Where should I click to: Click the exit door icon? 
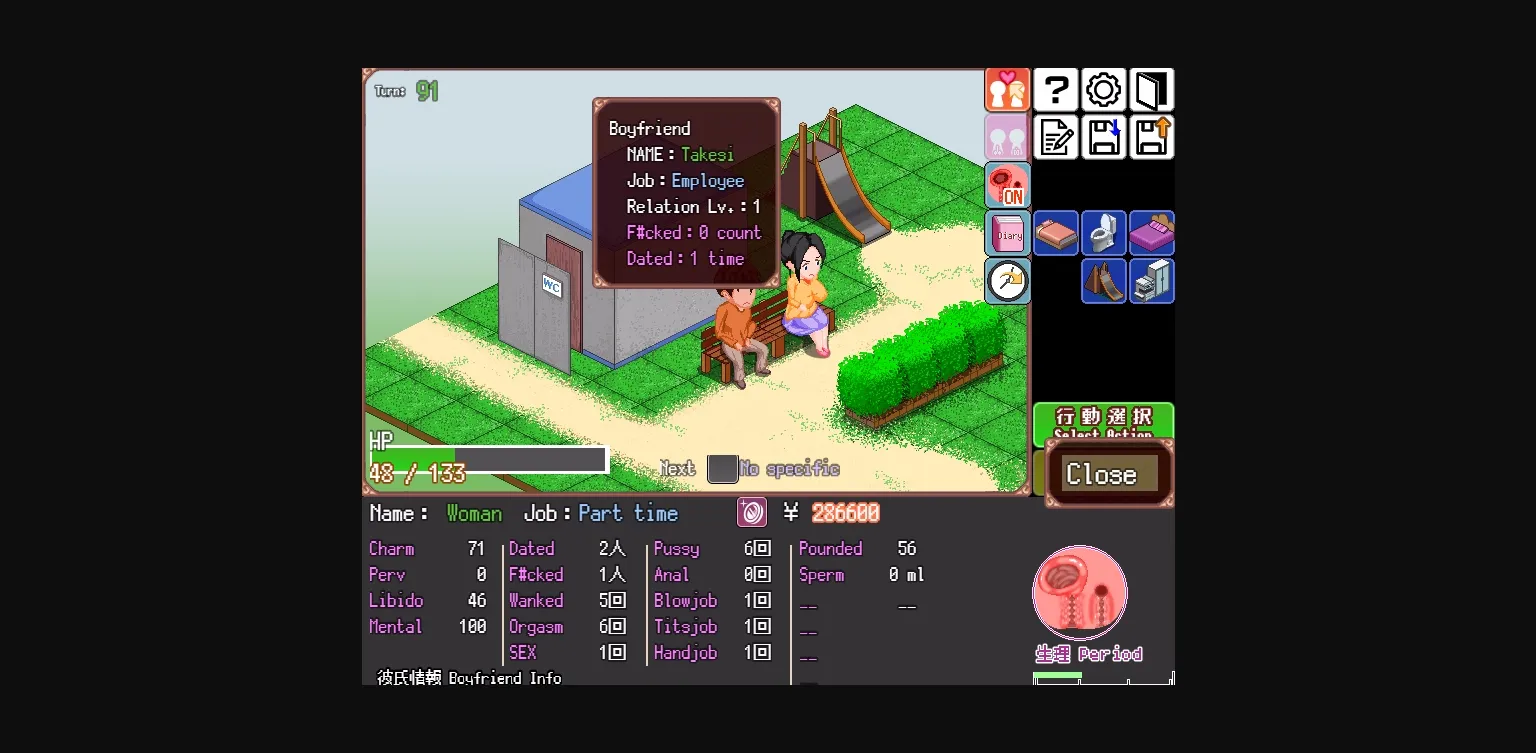pos(1151,89)
